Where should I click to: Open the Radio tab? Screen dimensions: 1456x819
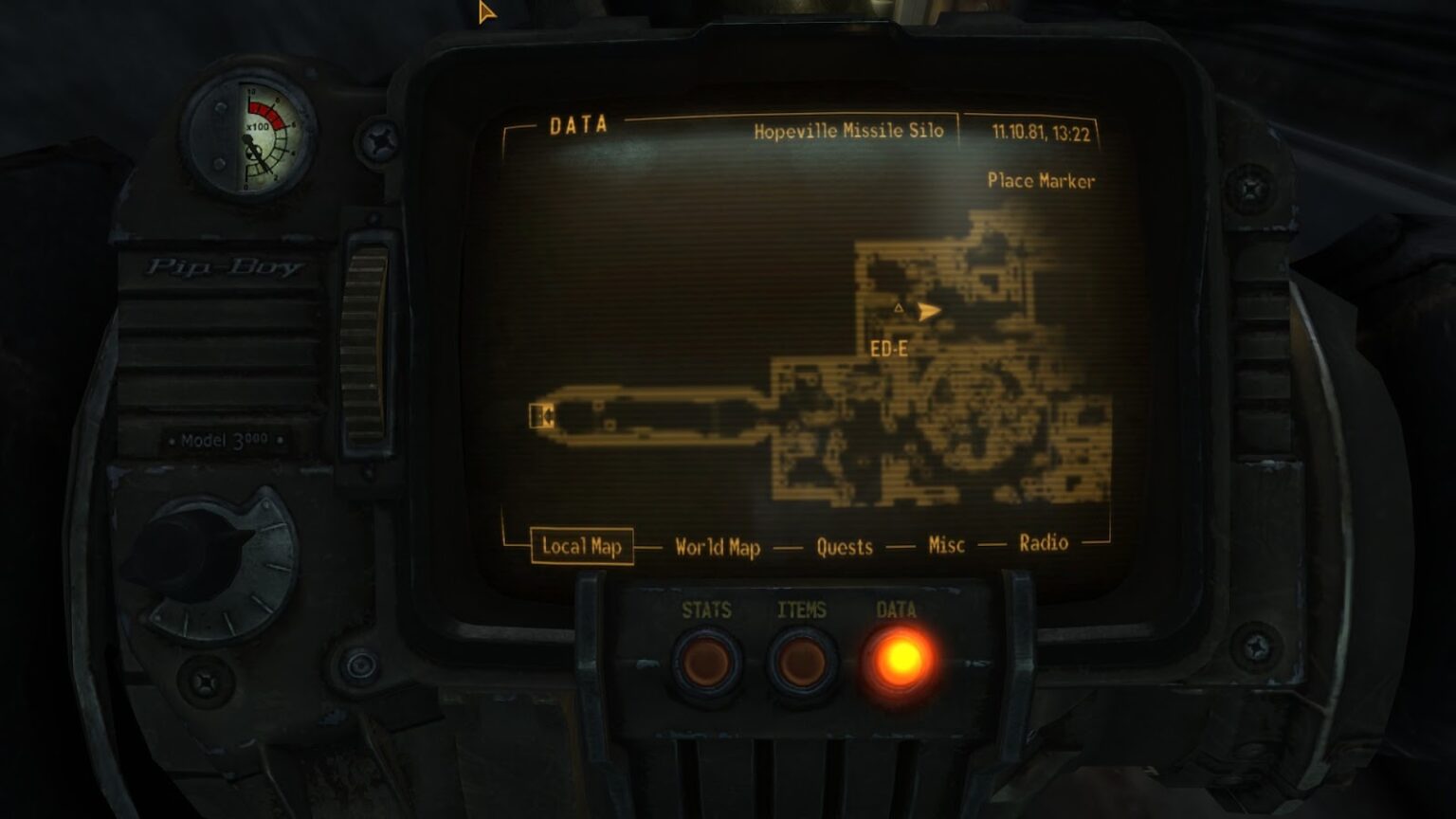click(1044, 542)
